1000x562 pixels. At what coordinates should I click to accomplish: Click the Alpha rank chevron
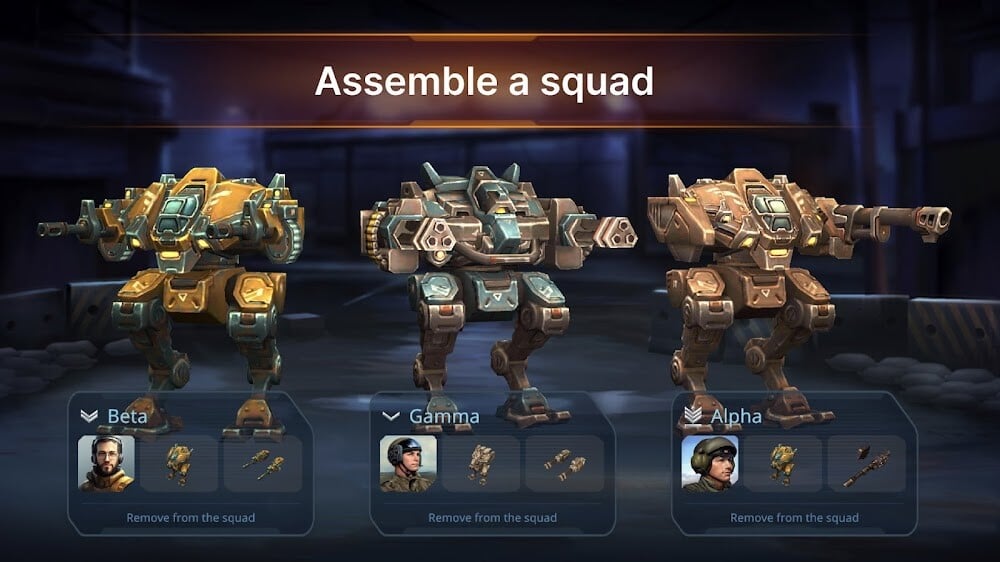click(692, 415)
